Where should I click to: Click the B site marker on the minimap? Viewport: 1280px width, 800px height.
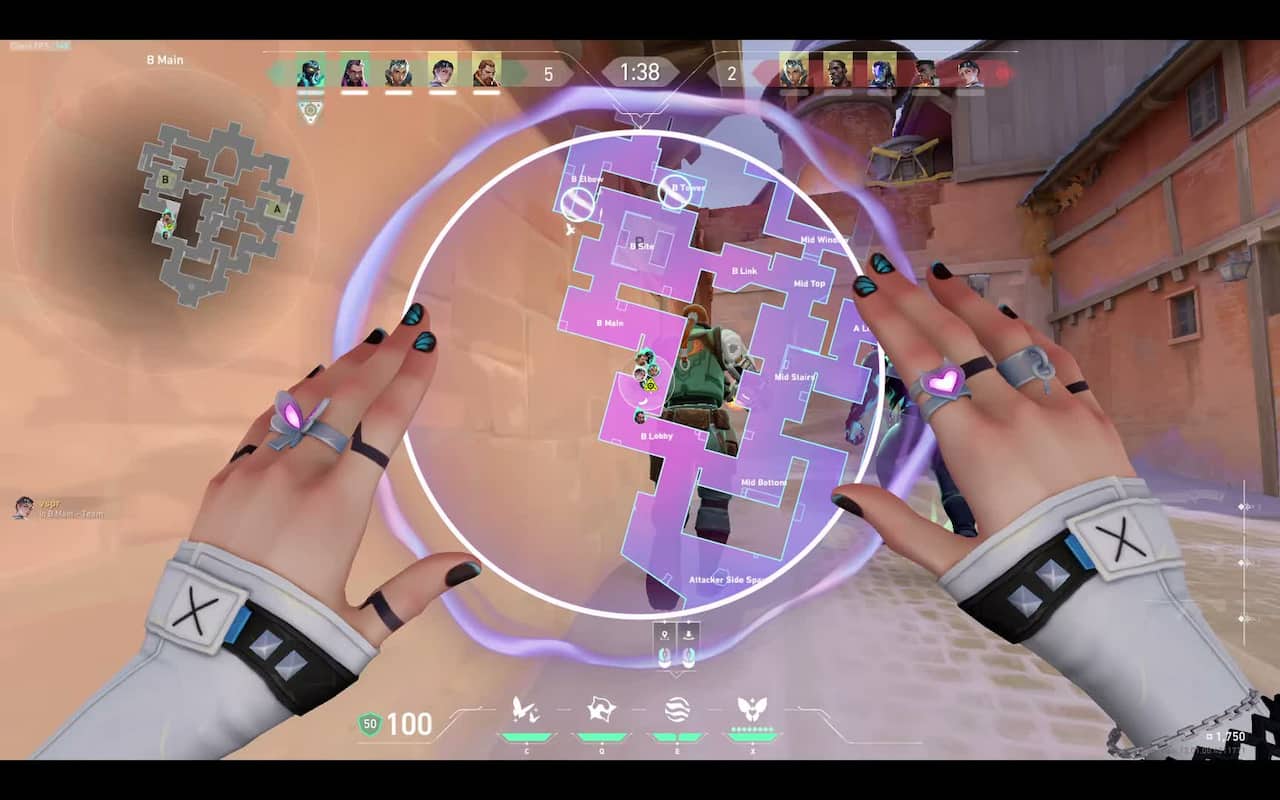[x=165, y=179]
